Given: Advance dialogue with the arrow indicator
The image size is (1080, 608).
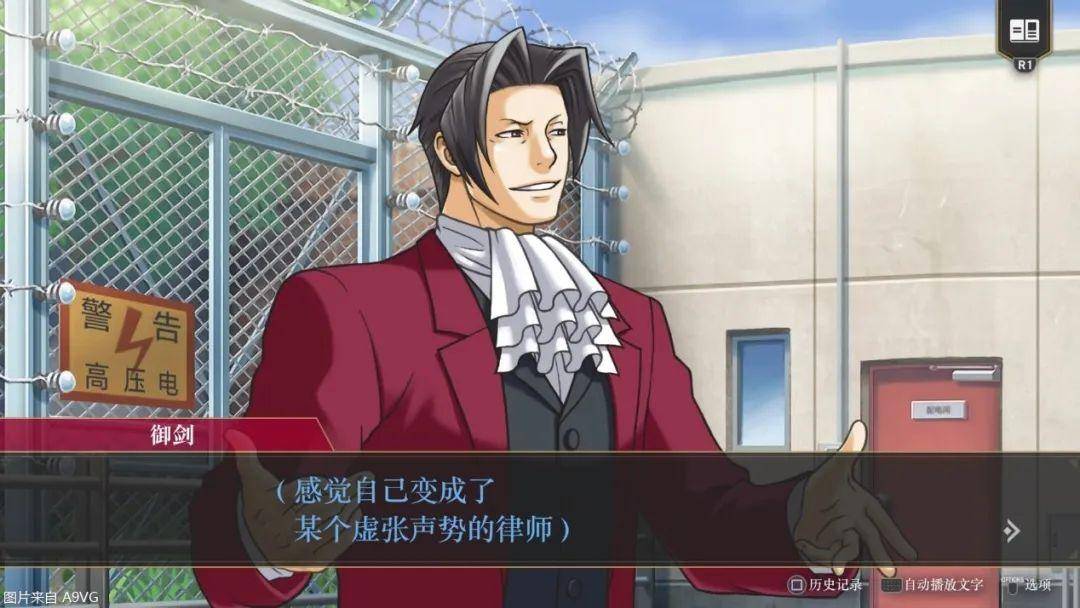Looking at the screenshot, I should point(1012,530).
